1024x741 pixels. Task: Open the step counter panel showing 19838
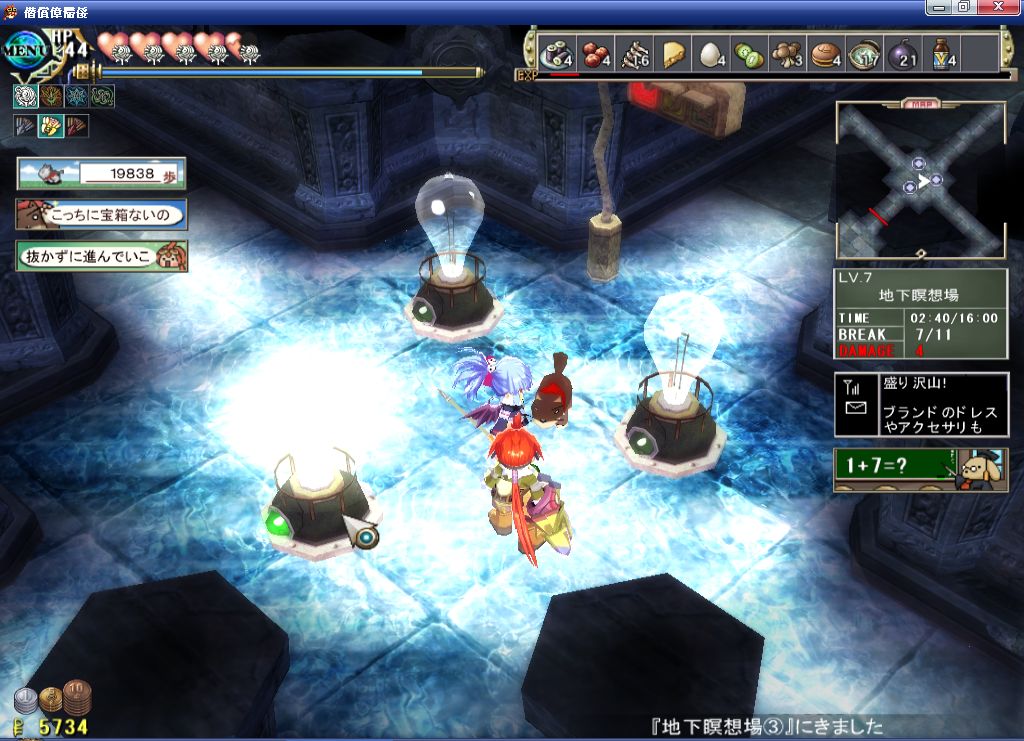(x=101, y=173)
